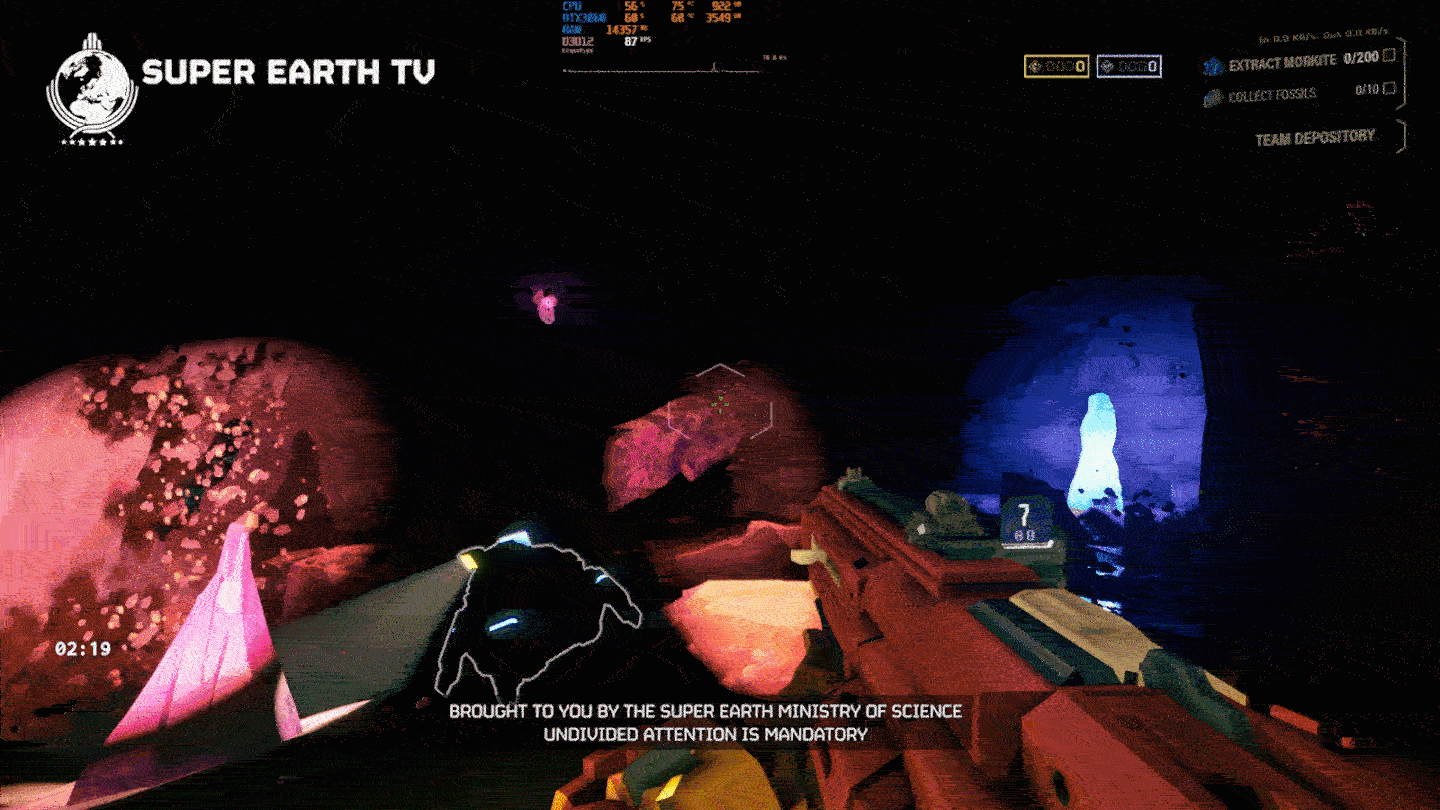Select the Extract Morkite objective

[x=1281, y=62]
